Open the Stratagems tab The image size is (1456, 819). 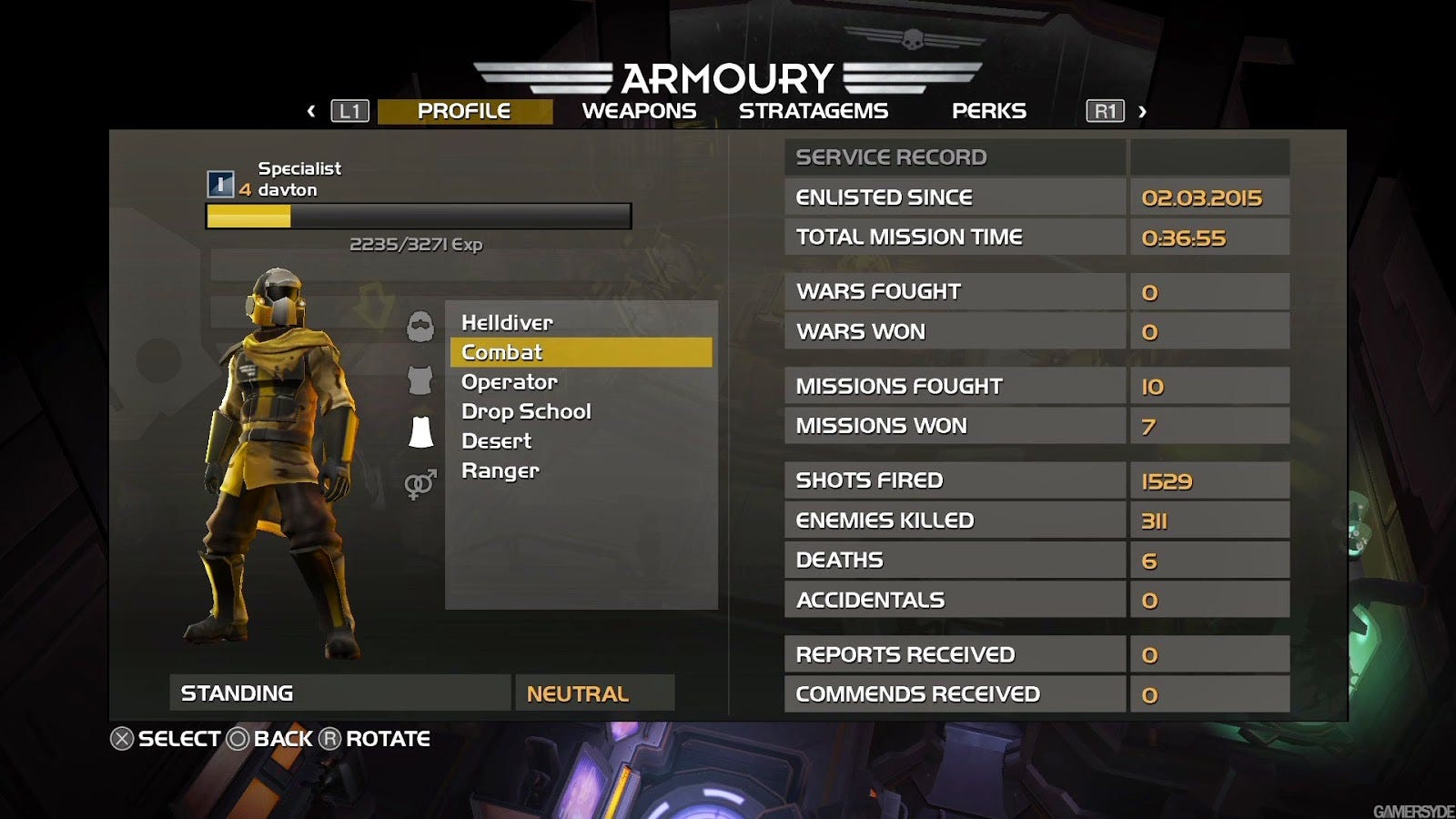[x=813, y=111]
